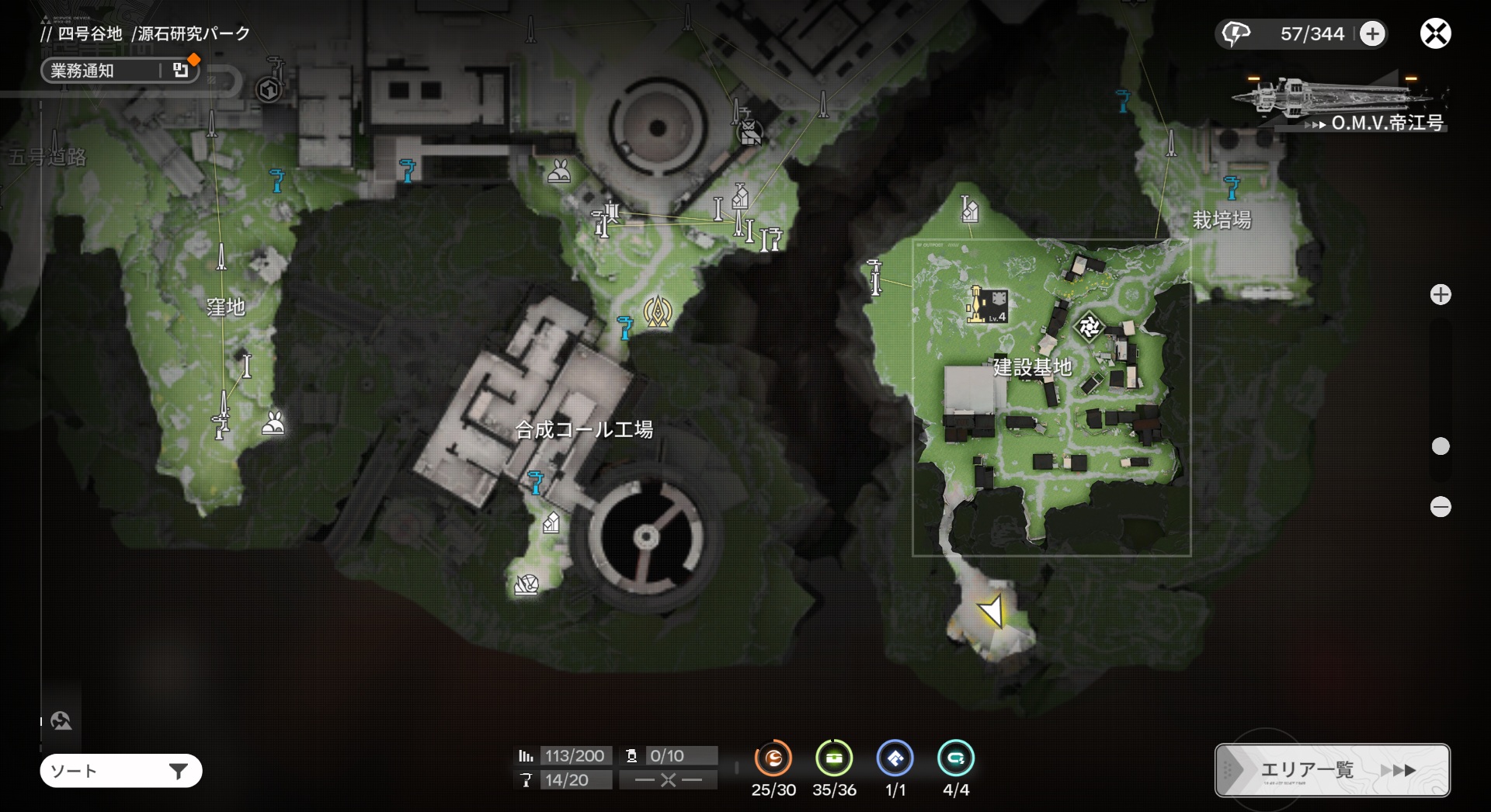This screenshot has width=1491, height=812.
Task: Select the hexagon marker near 業務通知
Action: [x=269, y=90]
